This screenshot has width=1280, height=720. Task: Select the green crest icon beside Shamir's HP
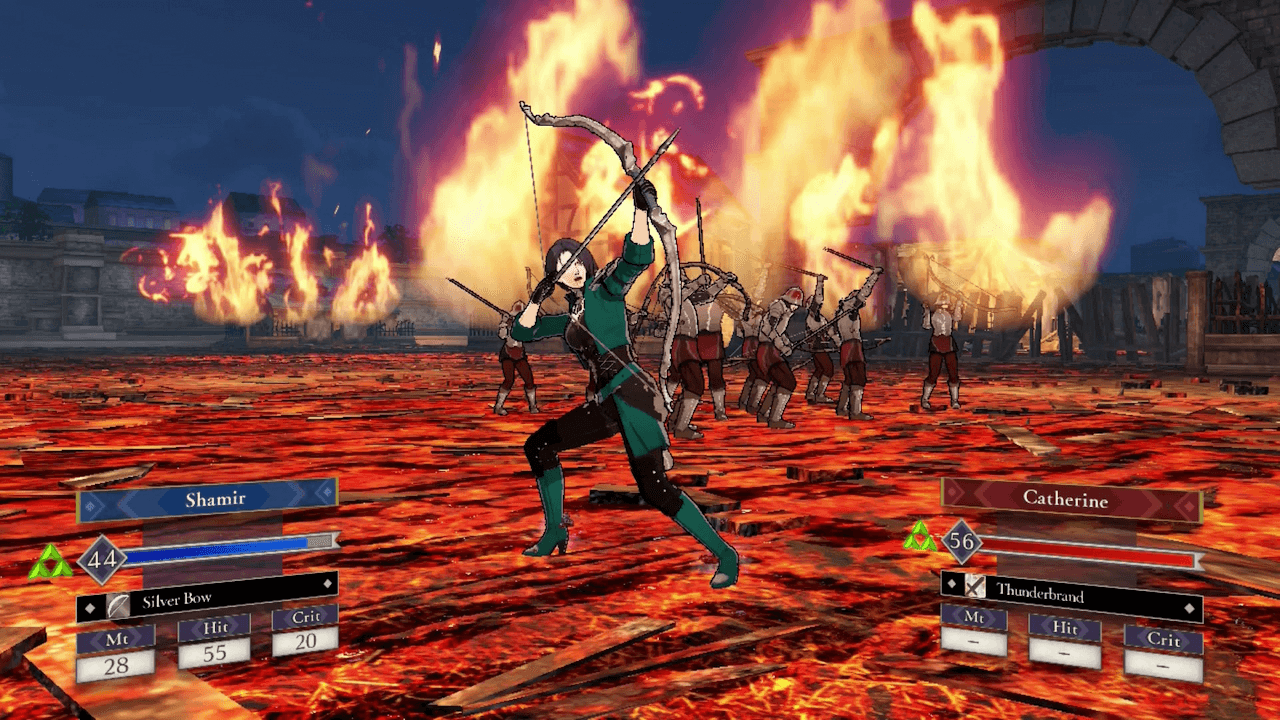point(49,563)
